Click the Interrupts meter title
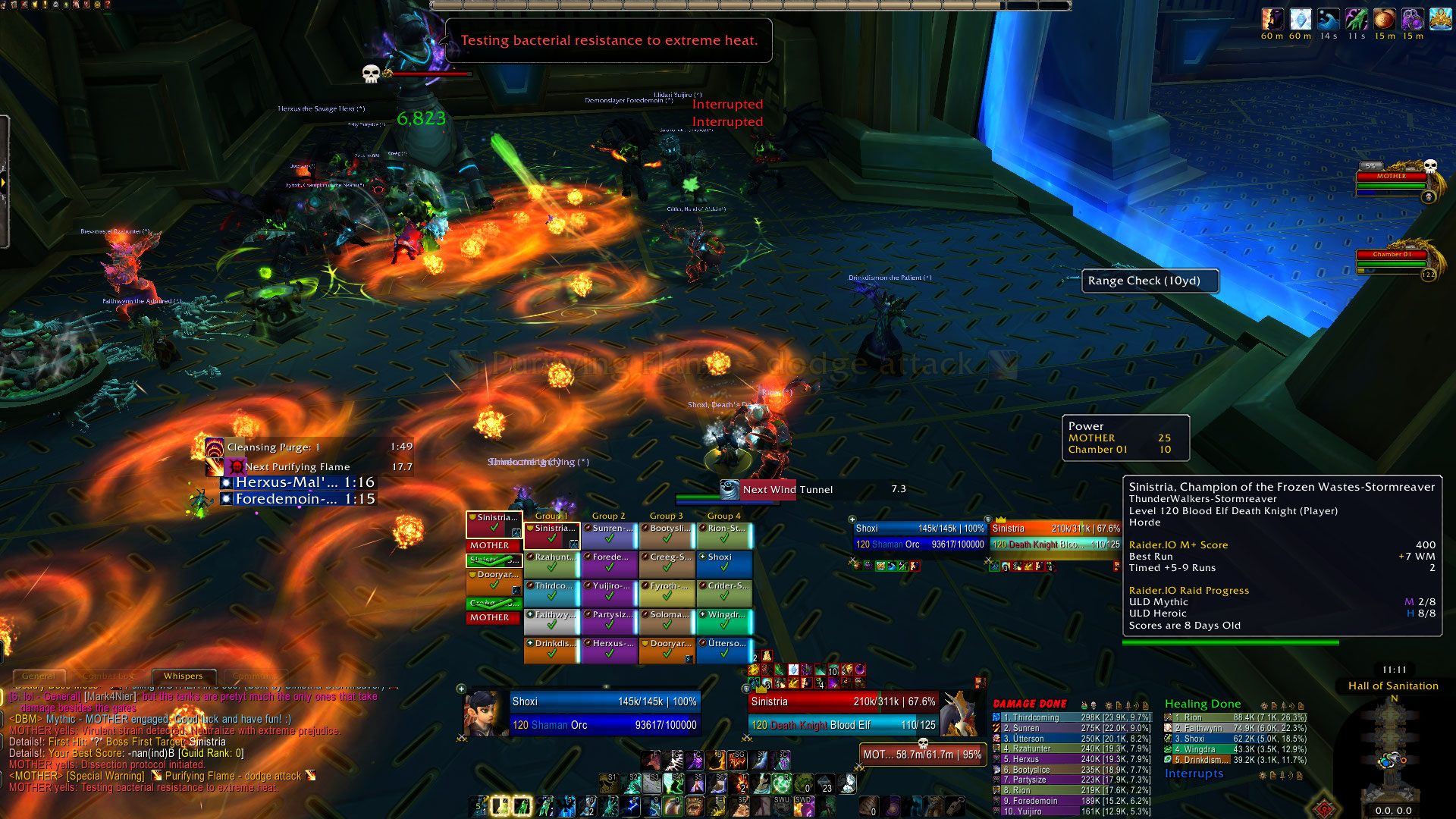 pos(1194,773)
